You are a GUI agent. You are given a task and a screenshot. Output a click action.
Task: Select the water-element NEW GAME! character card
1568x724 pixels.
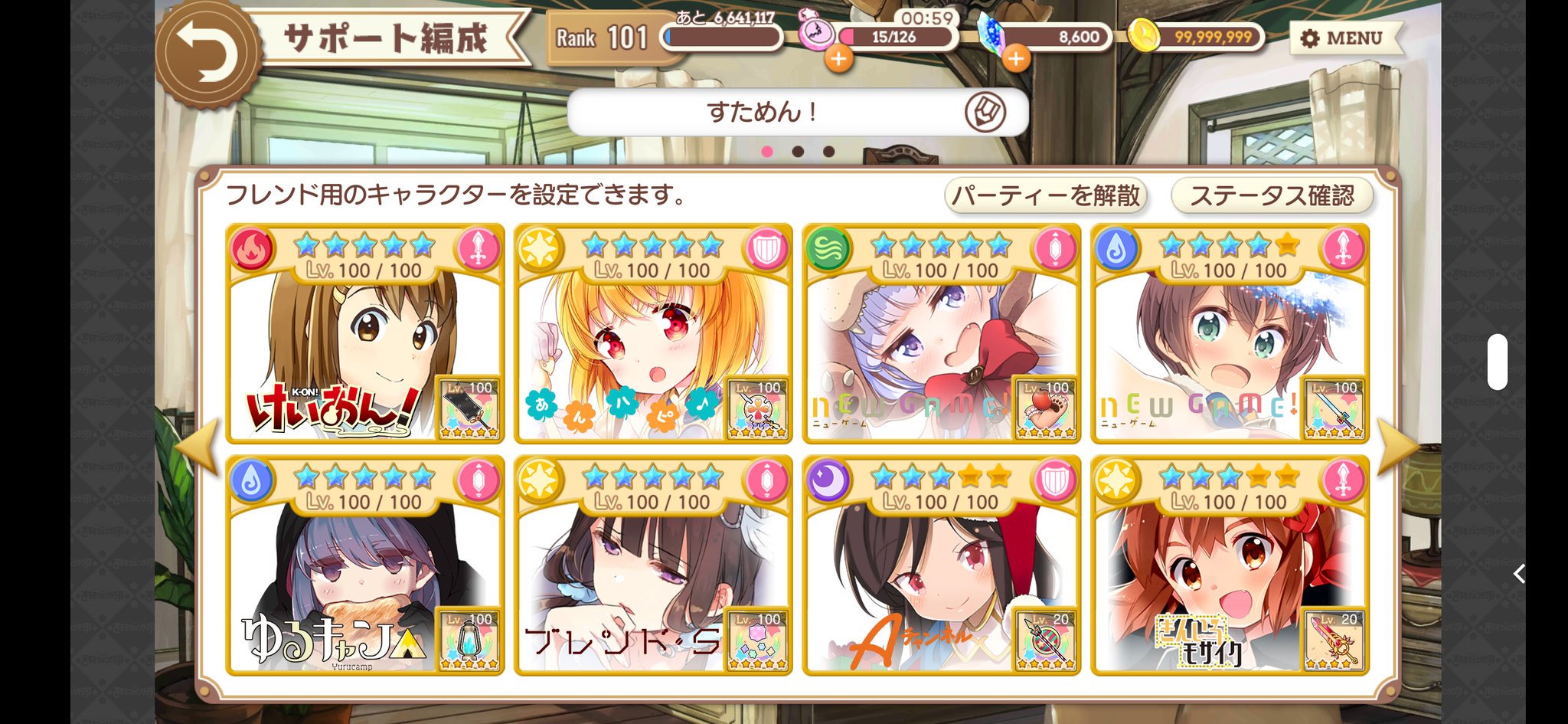[x=1230, y=334]
